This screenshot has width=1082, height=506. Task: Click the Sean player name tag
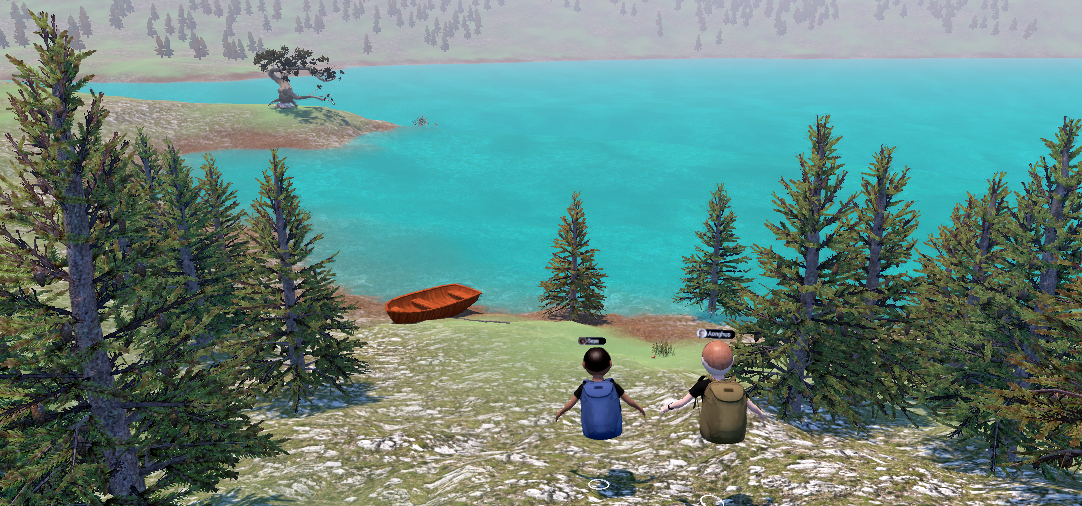pyautogui.click(x=592, y=341)
